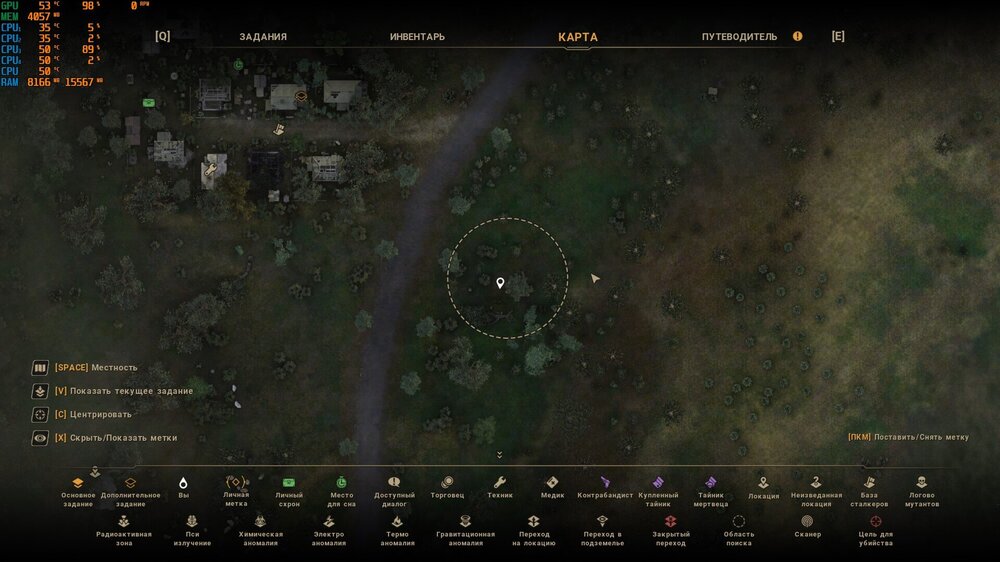Click the Торговец legend entry
Screen dimensions: 1000x562
pyautogui.click(x=447, y=487)
